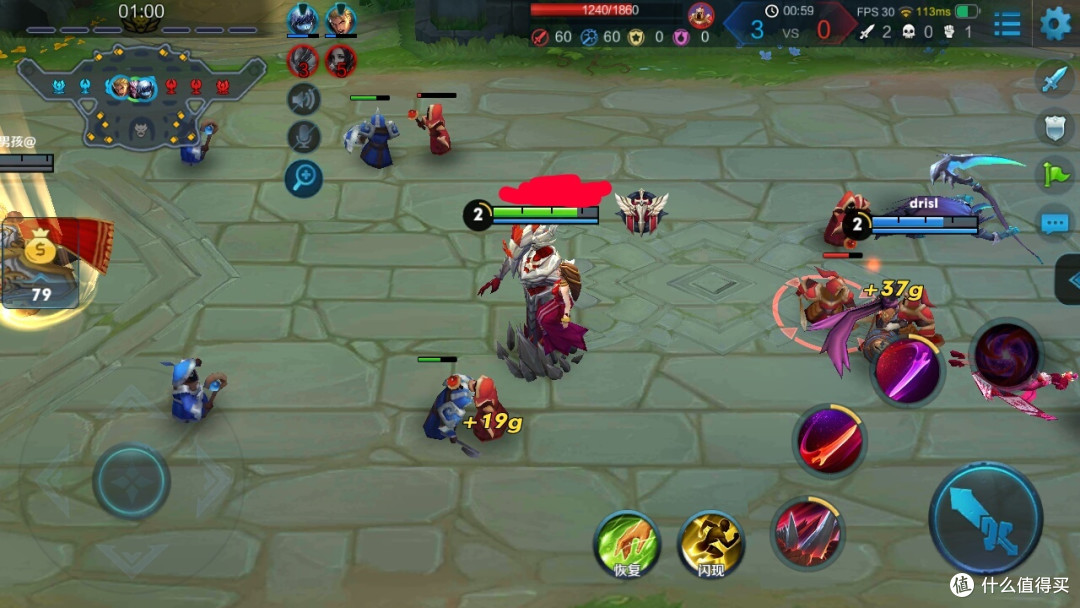Show the scoreboard list panel

[x=1007, y=23]
